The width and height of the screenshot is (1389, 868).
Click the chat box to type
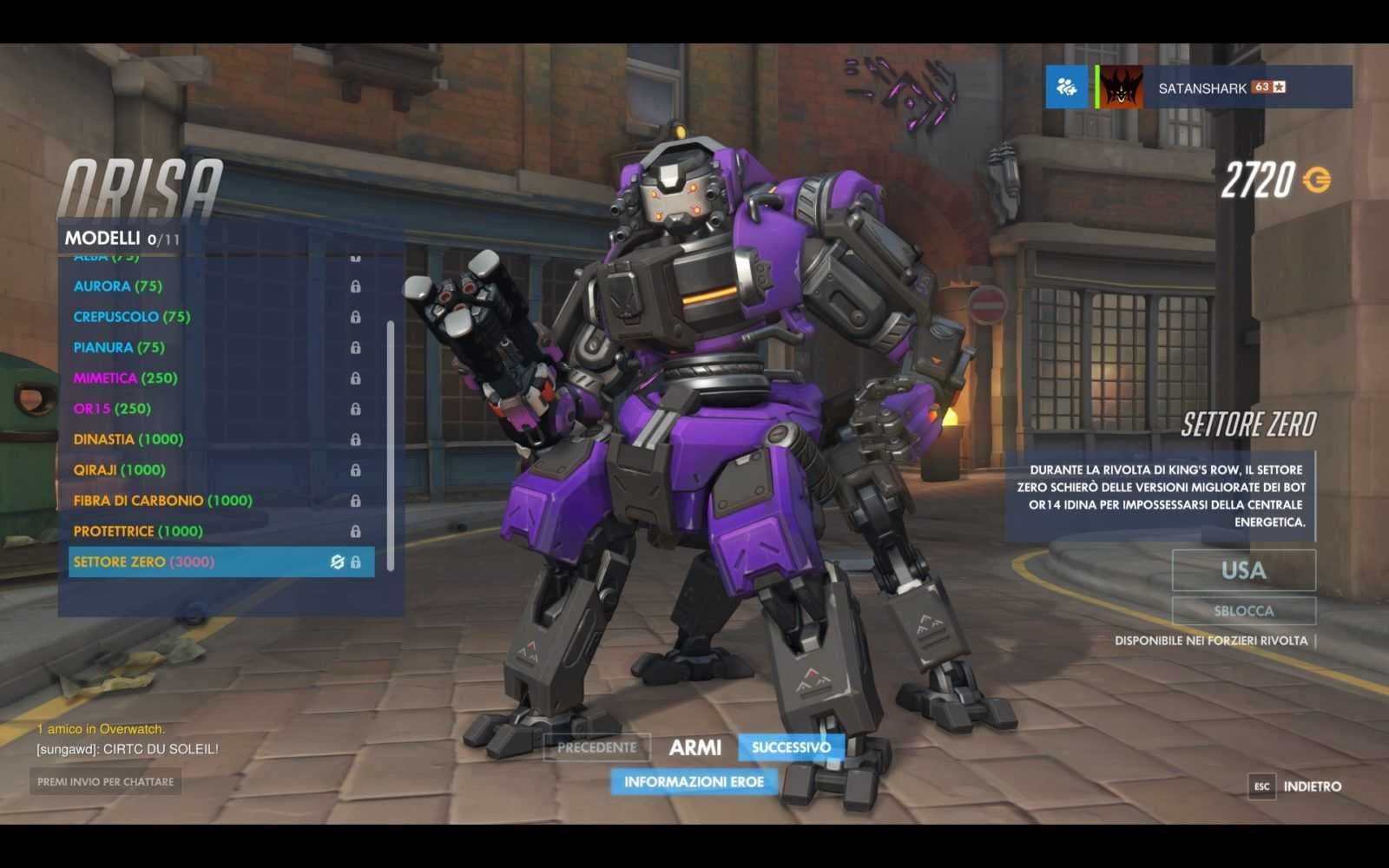click(x=105, y=782)
